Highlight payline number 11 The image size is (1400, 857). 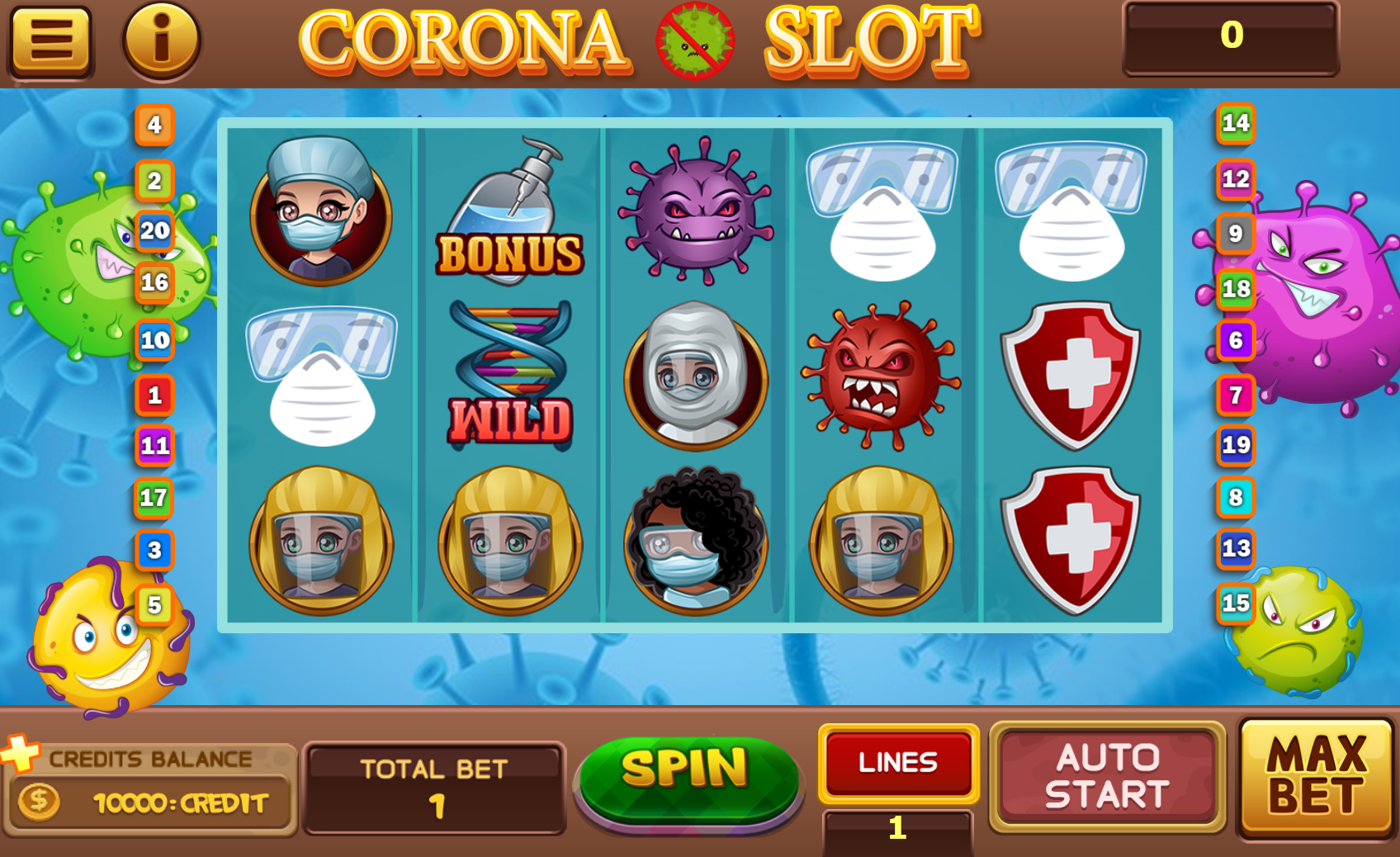(154, 447)
